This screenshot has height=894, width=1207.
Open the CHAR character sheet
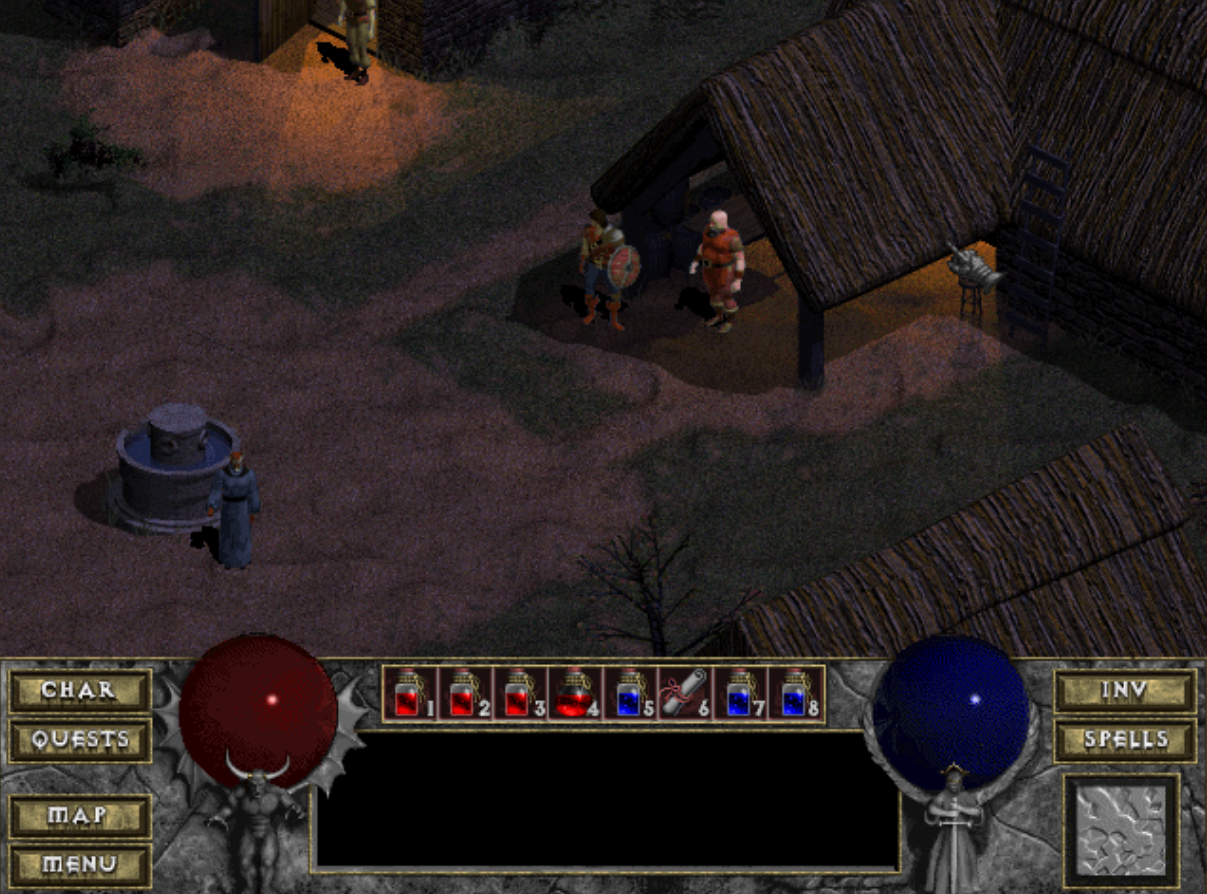point(80,690)
